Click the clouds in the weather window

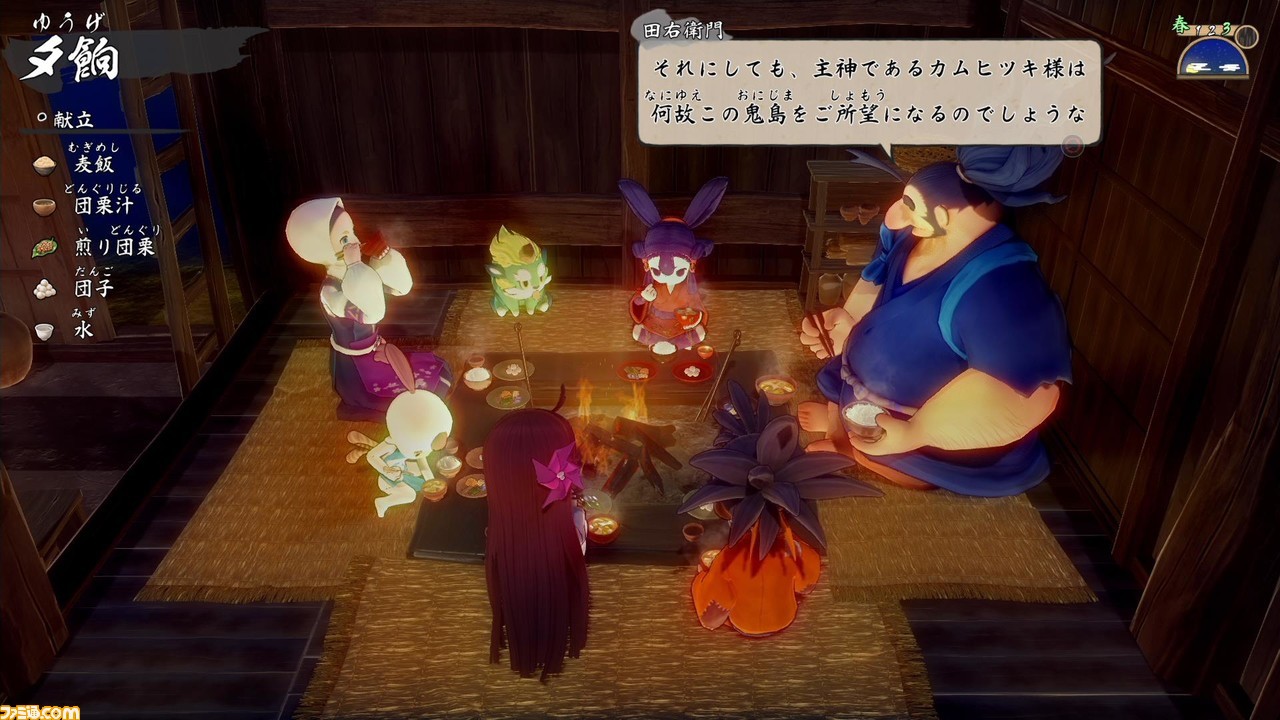pos(1229,67)
